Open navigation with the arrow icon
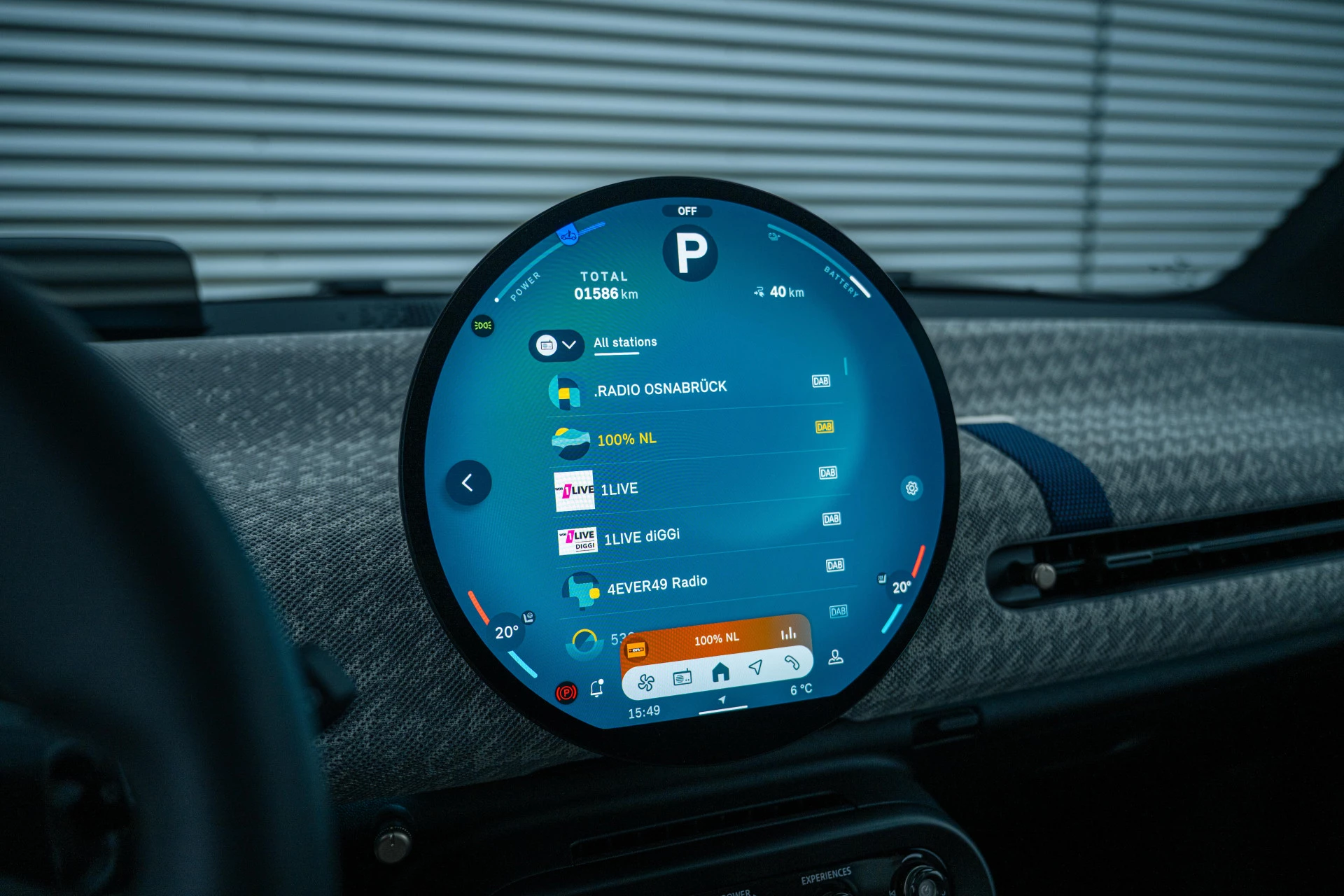This screenshot has width=1344, height=896. click(x=756, y=666)
